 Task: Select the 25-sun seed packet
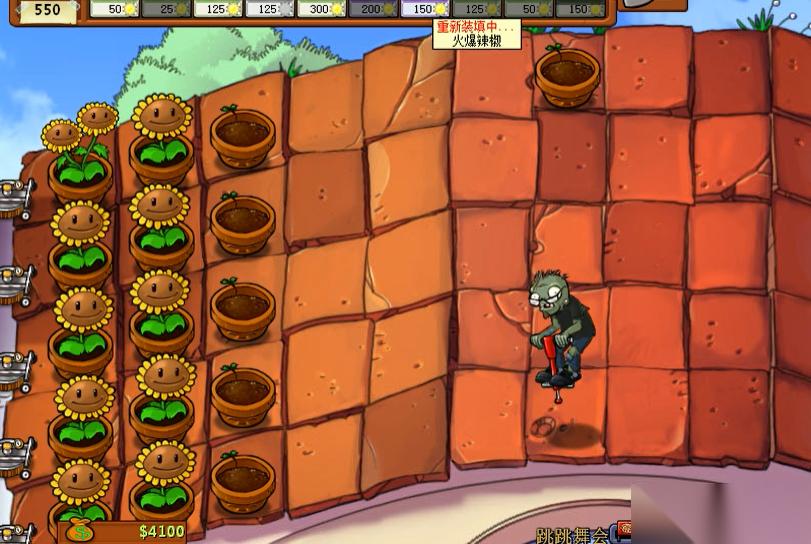point(165,9)
